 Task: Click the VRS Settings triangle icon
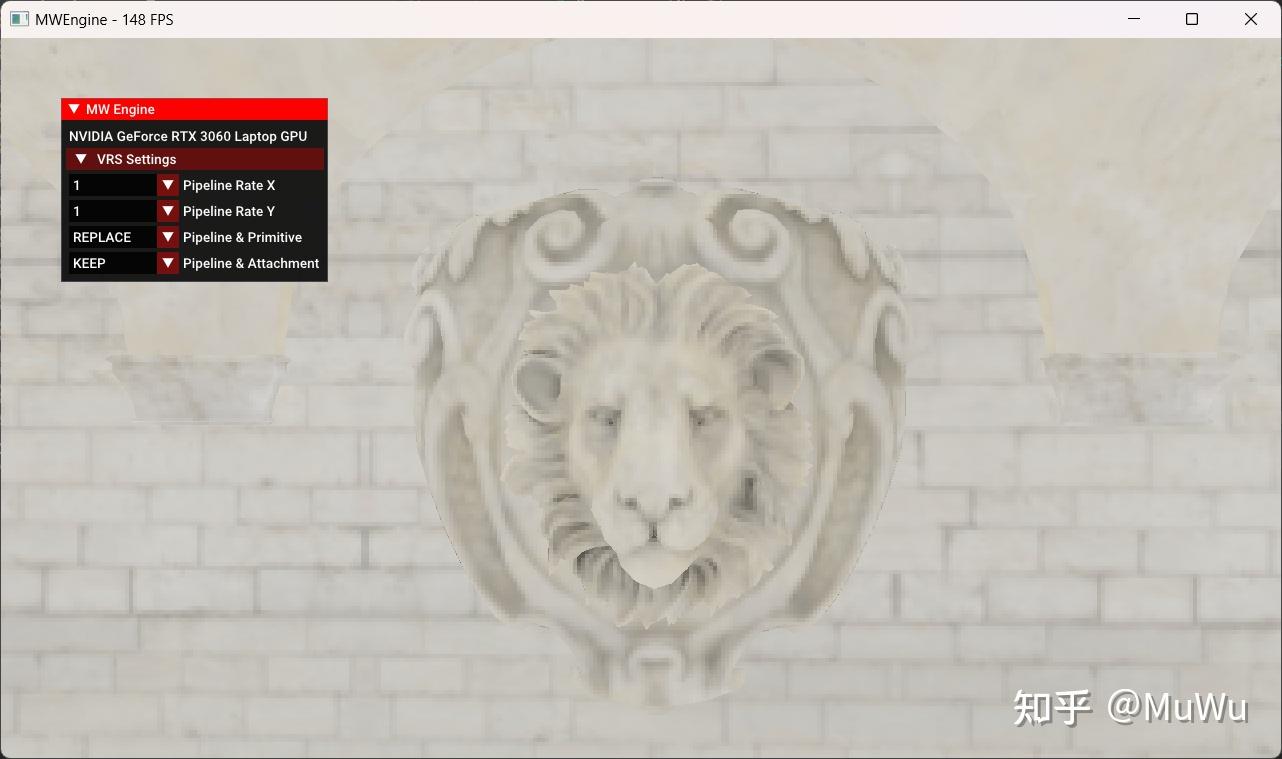pyautogui.click(x=81, y=159)
